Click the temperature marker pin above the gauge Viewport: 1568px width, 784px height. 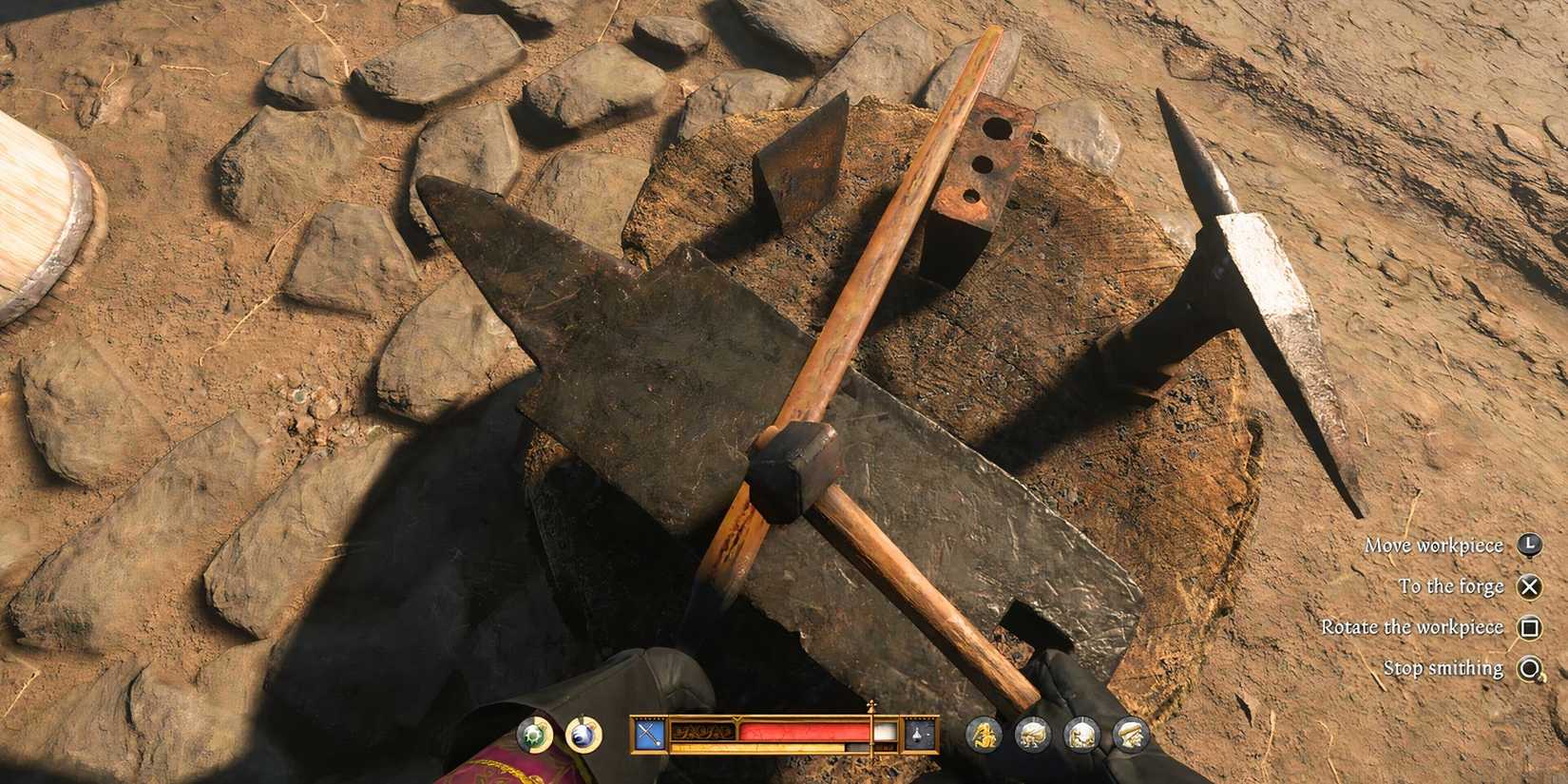pos(871,705)
